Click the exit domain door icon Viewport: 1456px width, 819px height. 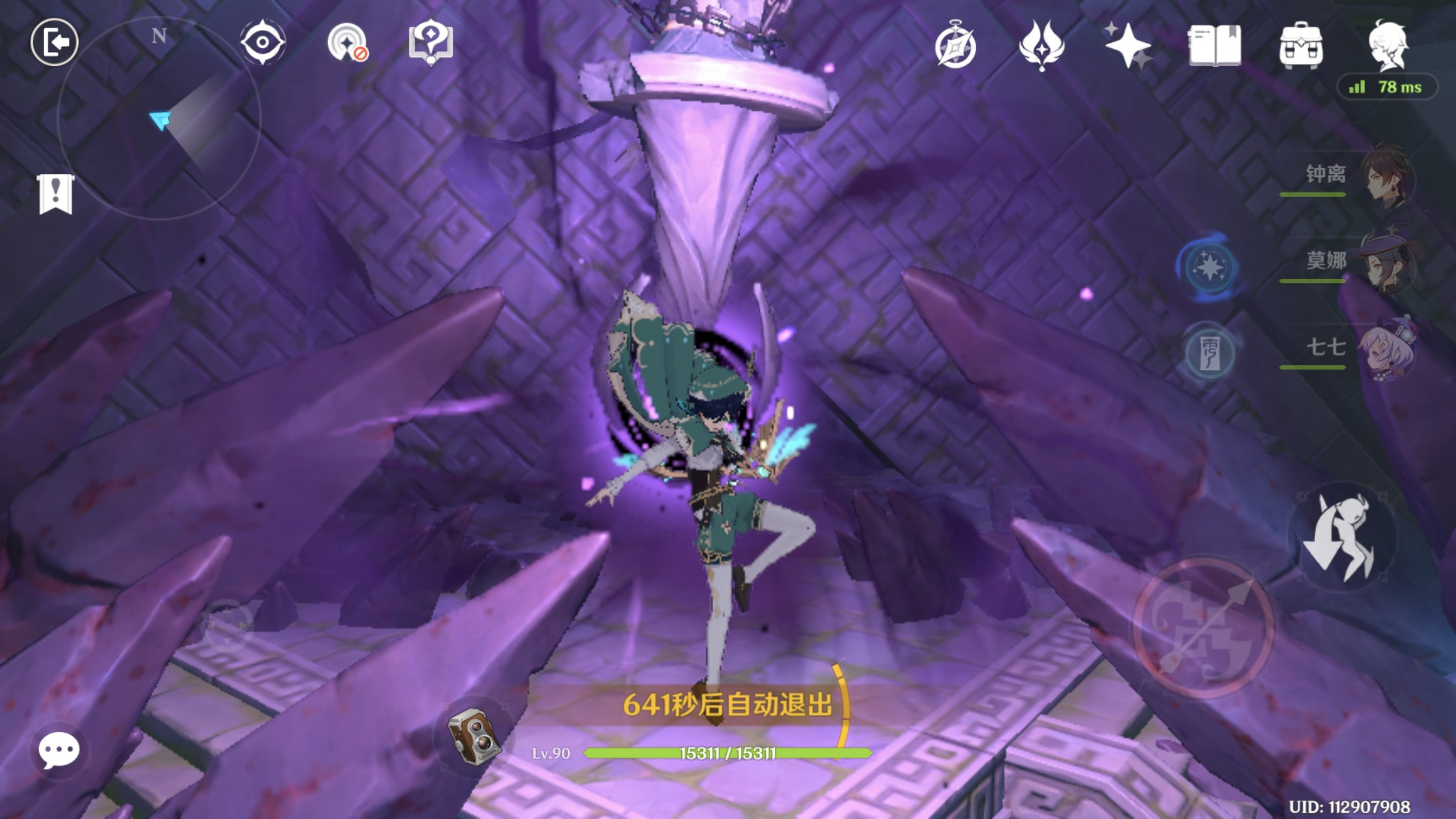pos(54,43)
